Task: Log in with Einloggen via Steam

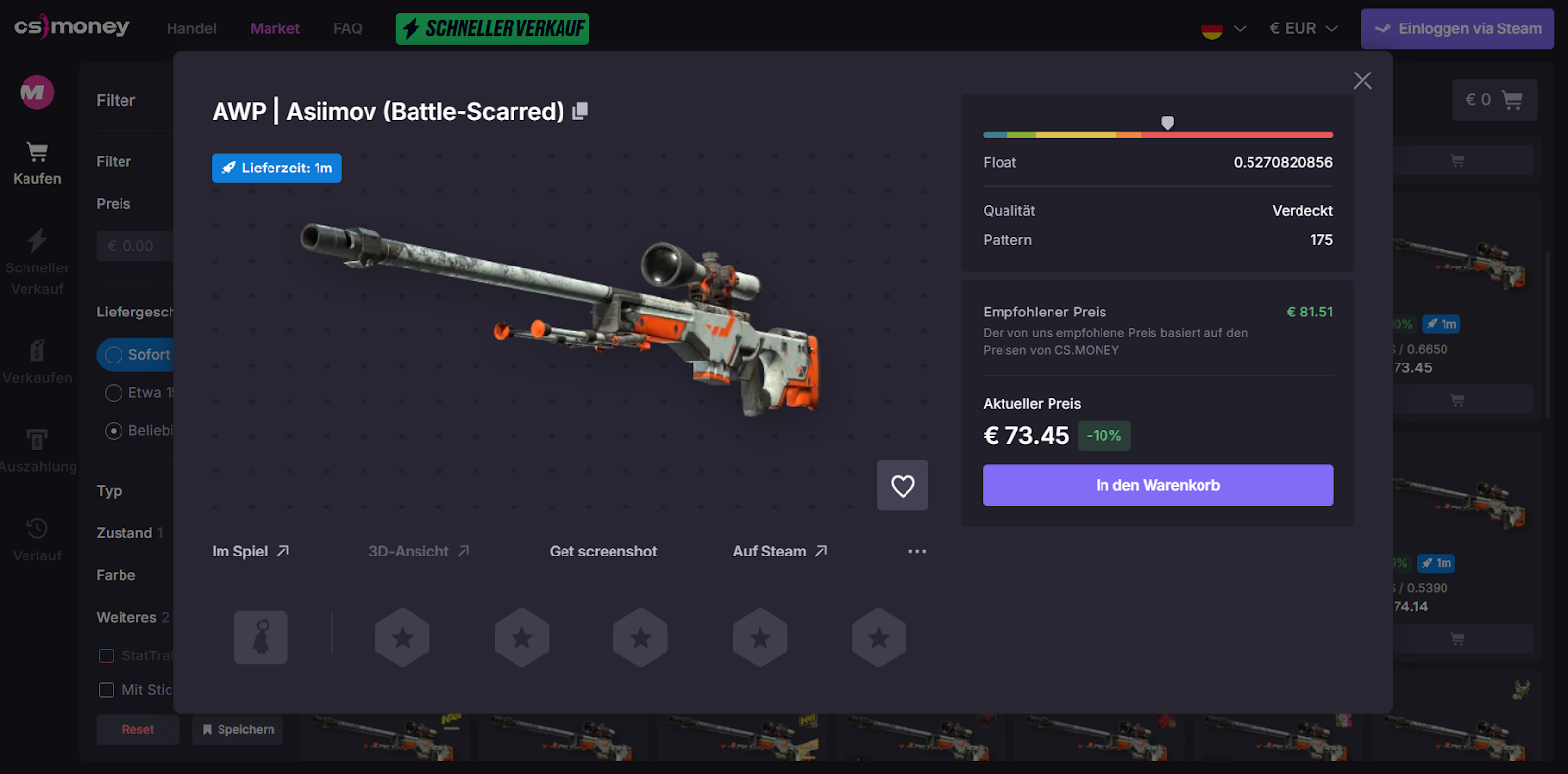Action: (1457, 29)
